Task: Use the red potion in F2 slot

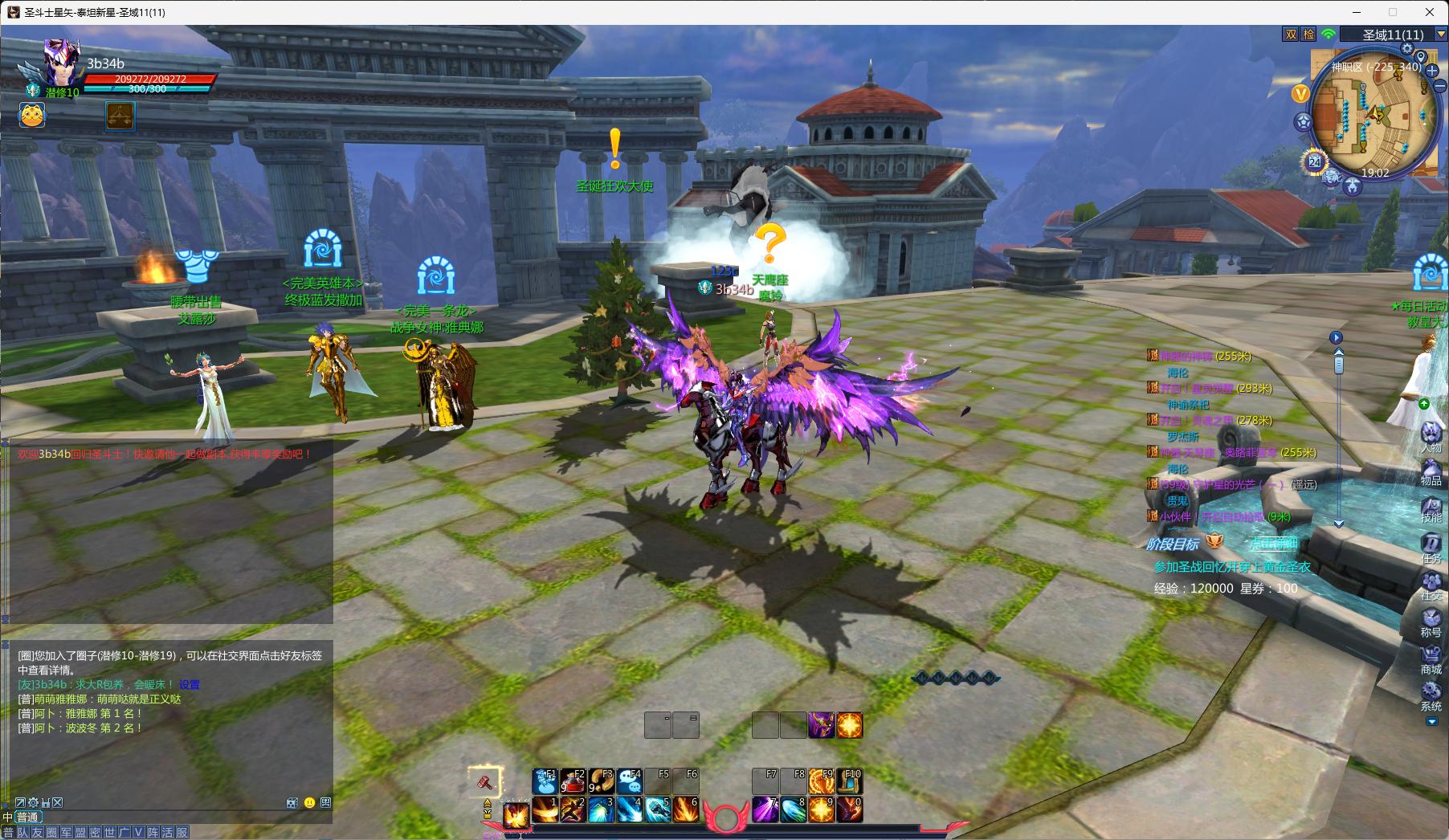Action: click(x=573, y=781)
